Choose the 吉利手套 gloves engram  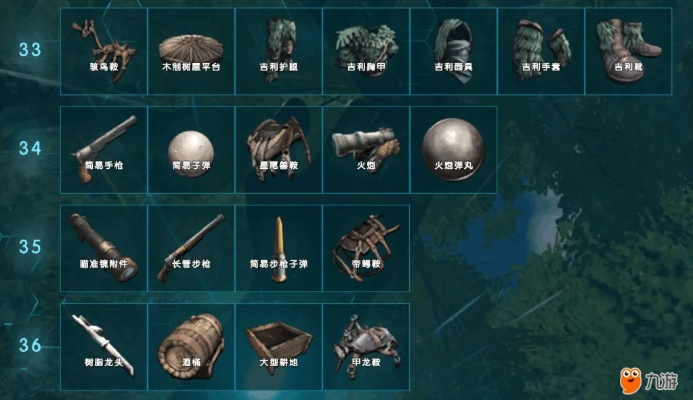coord(541,52)
